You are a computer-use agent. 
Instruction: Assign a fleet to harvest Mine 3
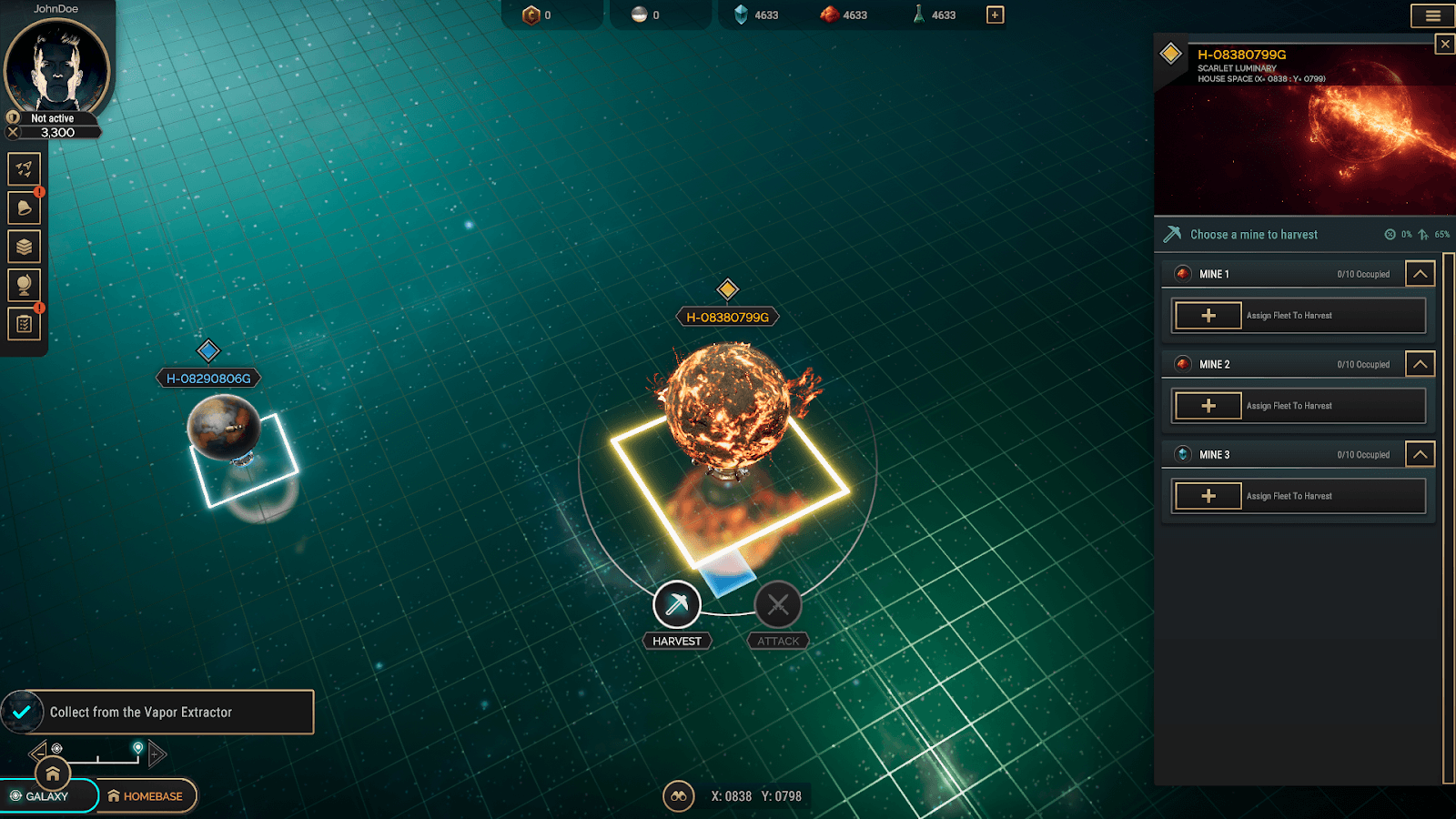click(x=1208, y=496)
